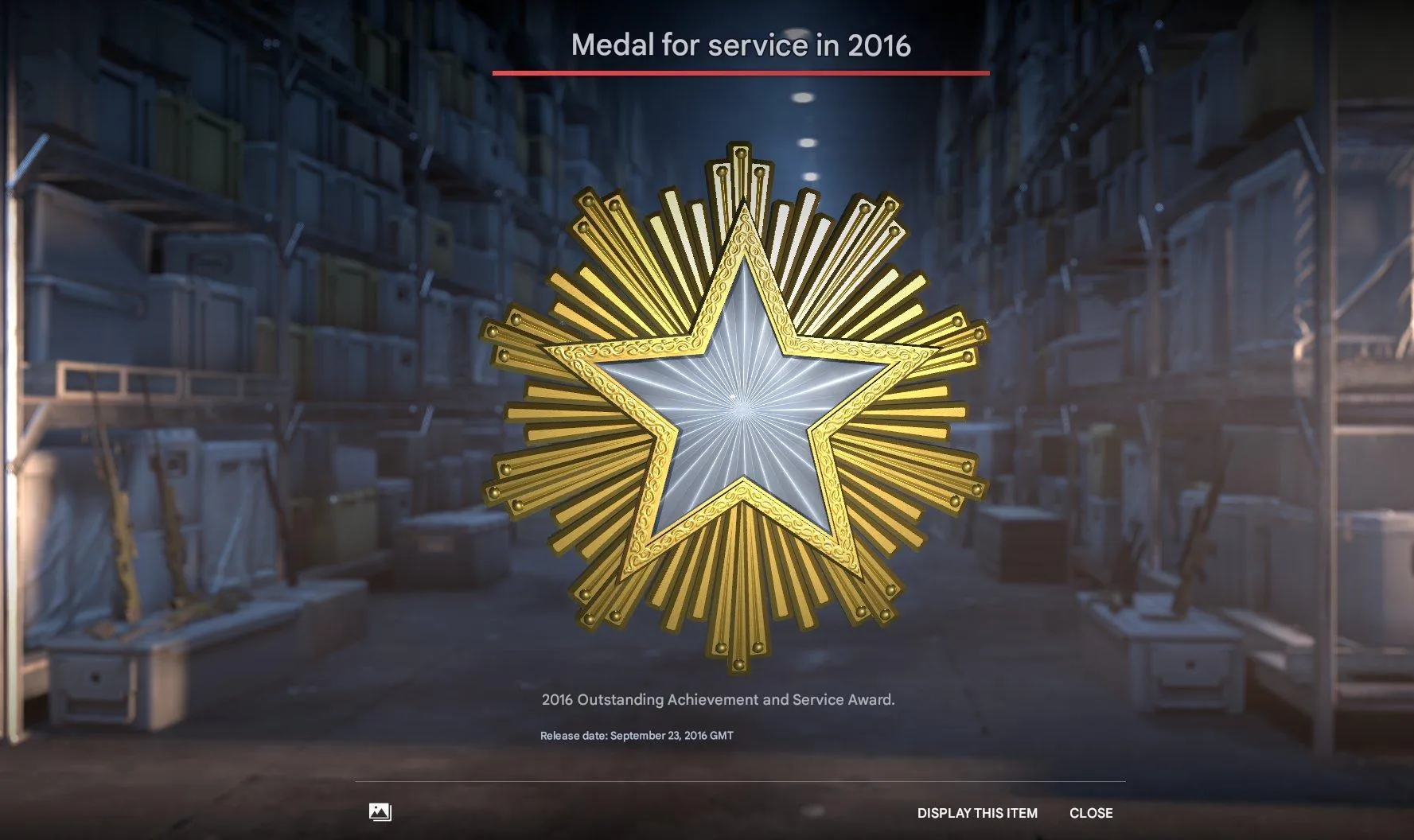This screenshot has height=840, width=1414.
Task: Select the Release date September 23 2016 text
Action: [x=638, y=736]
